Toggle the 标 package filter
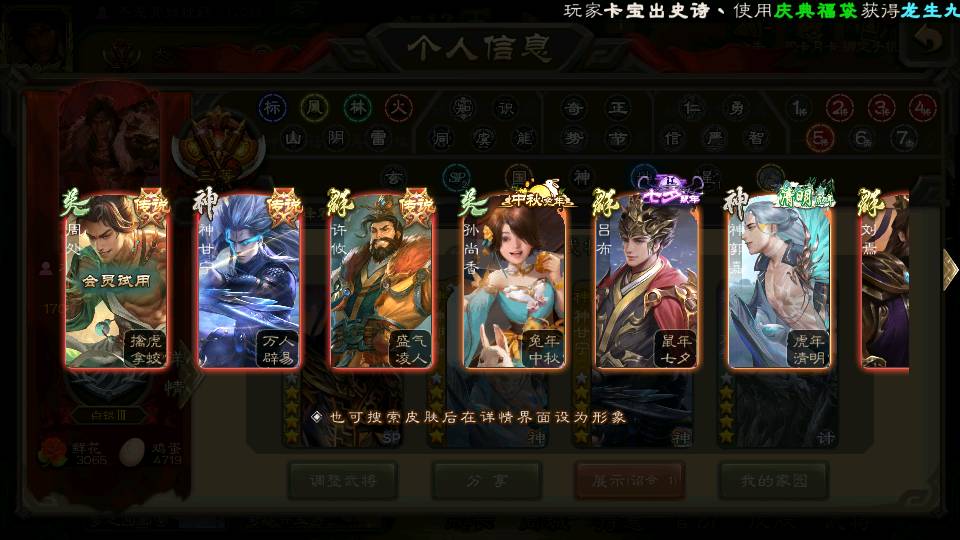The height and width of the screenshot is (540, 960). pyautogui.click(x=272, y=107)
